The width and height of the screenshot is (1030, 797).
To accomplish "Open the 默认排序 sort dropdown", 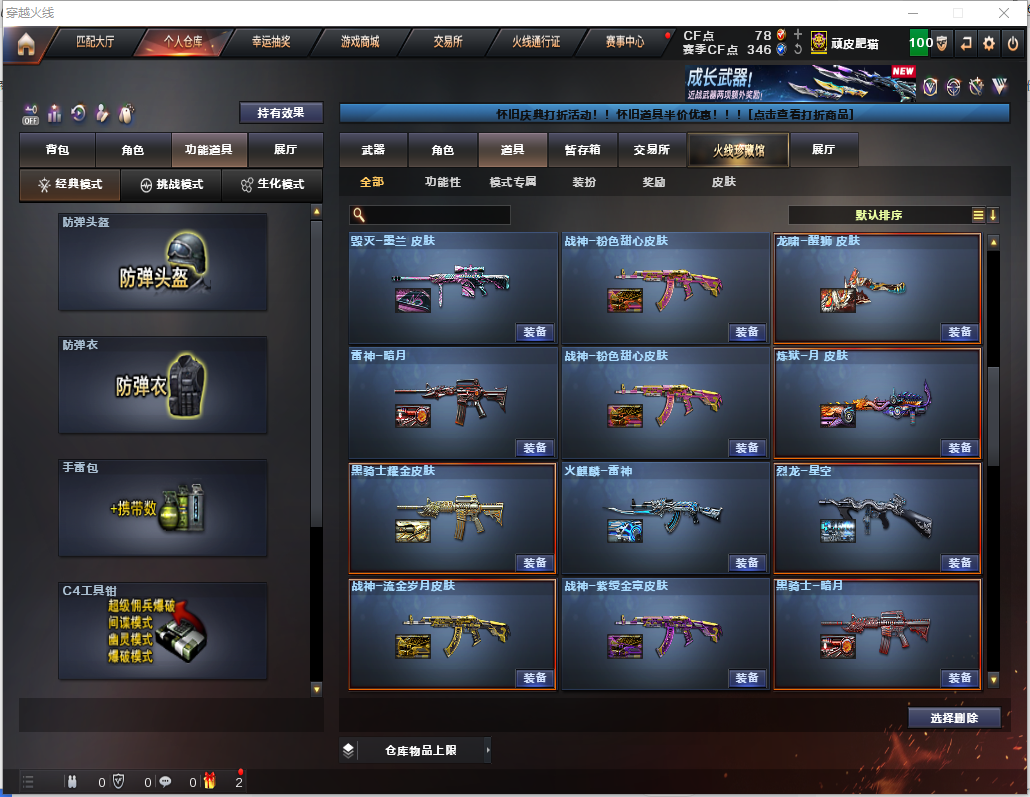I will 880,215.
